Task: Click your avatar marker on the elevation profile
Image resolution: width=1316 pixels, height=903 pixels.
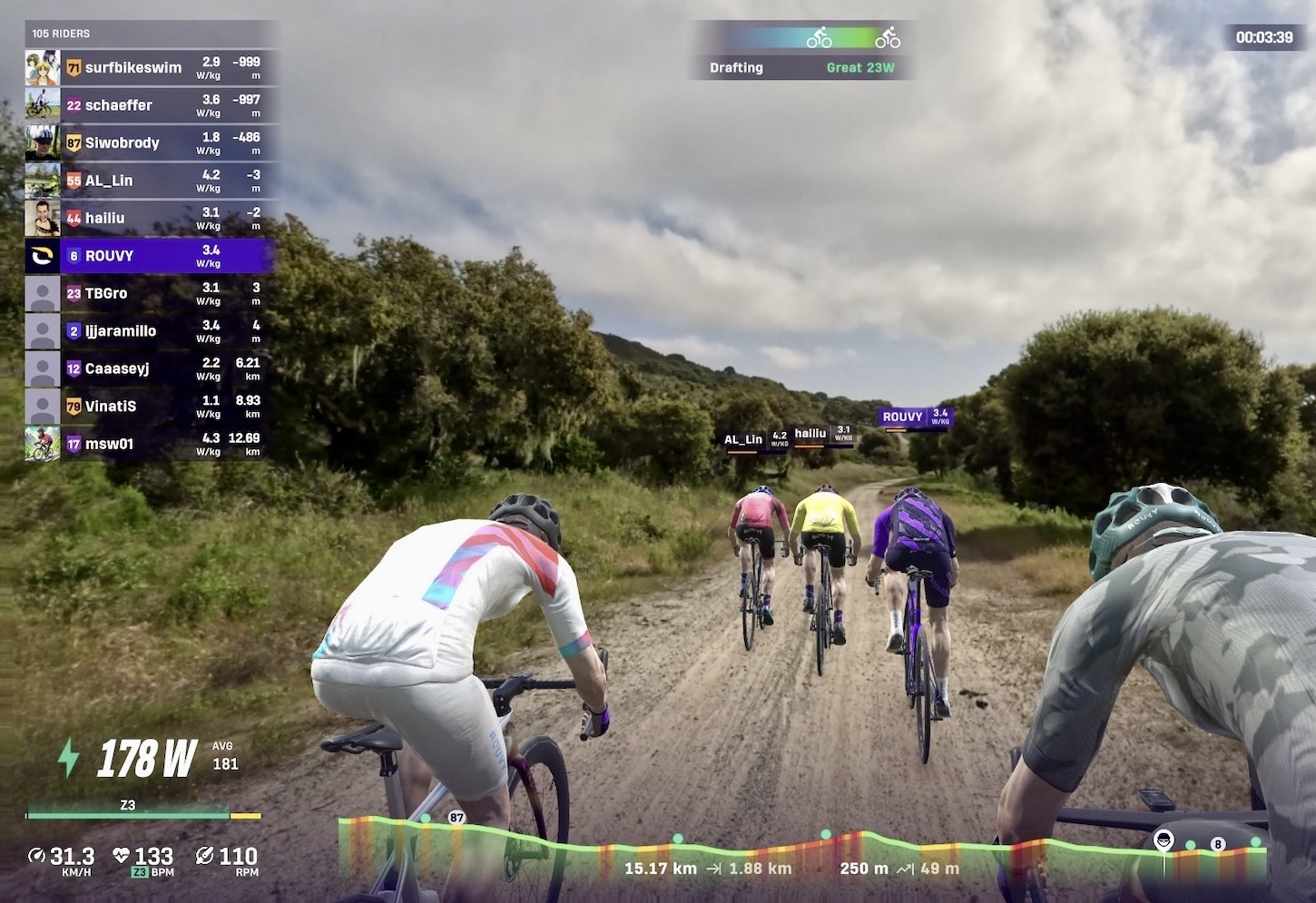Action: [x=1164, y=840]
